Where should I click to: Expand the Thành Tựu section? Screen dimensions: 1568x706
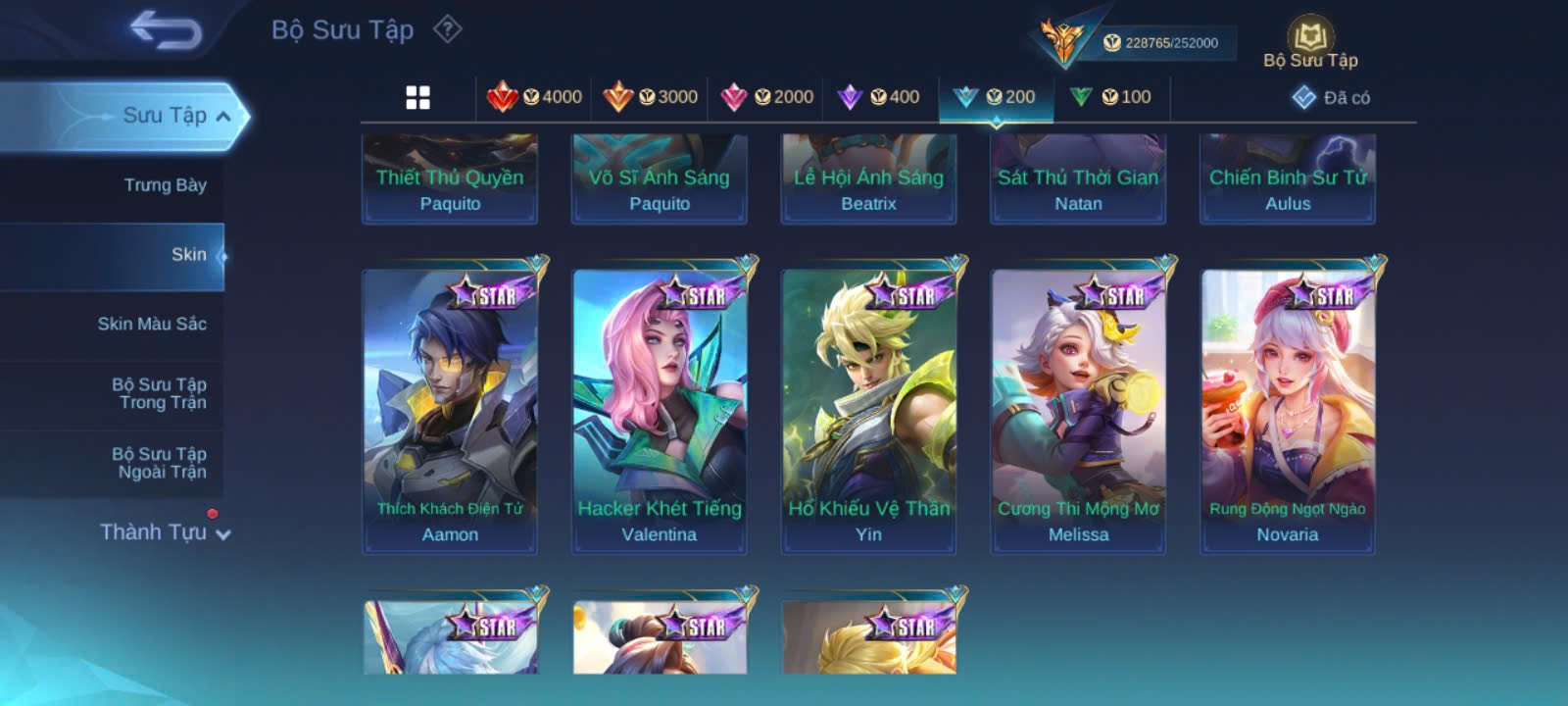click(x=165, y=532)
